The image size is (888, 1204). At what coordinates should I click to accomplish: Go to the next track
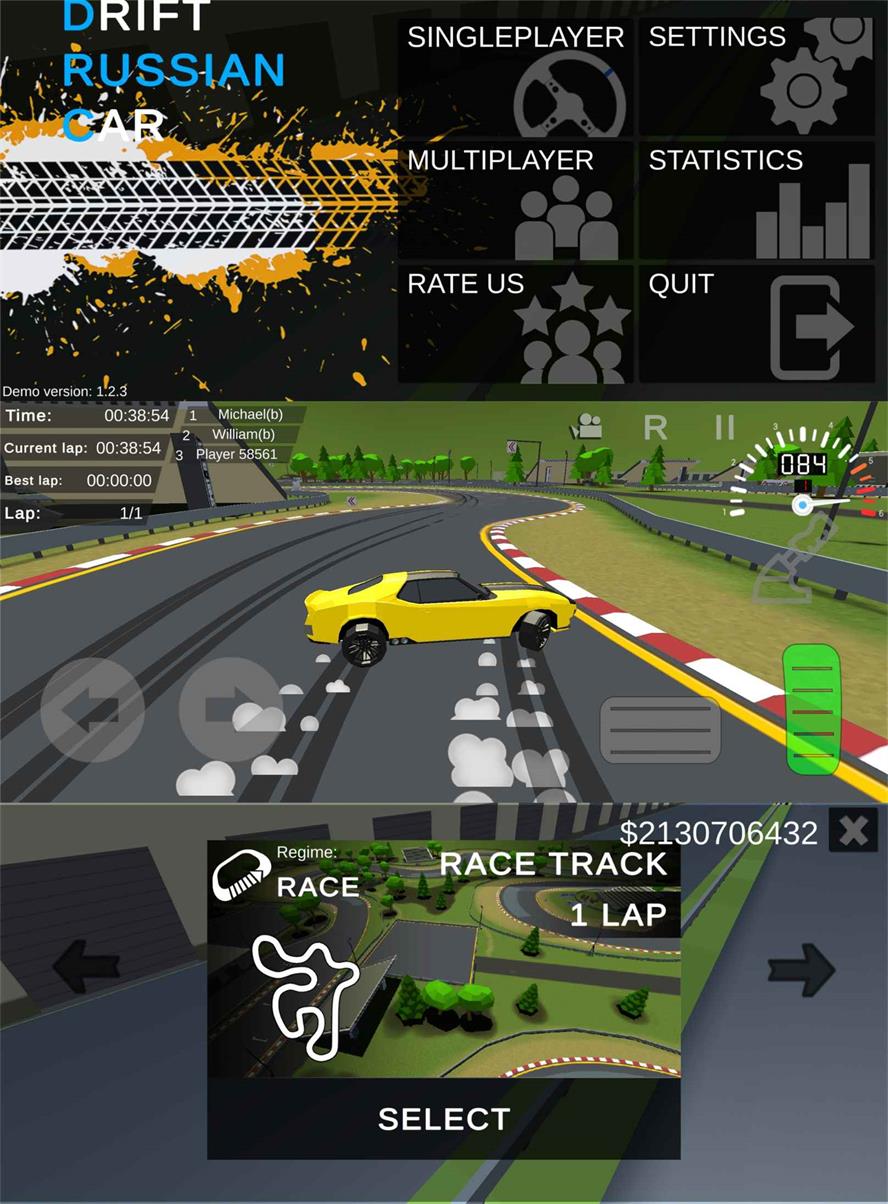pyautogui.click(x=801, y=968)
